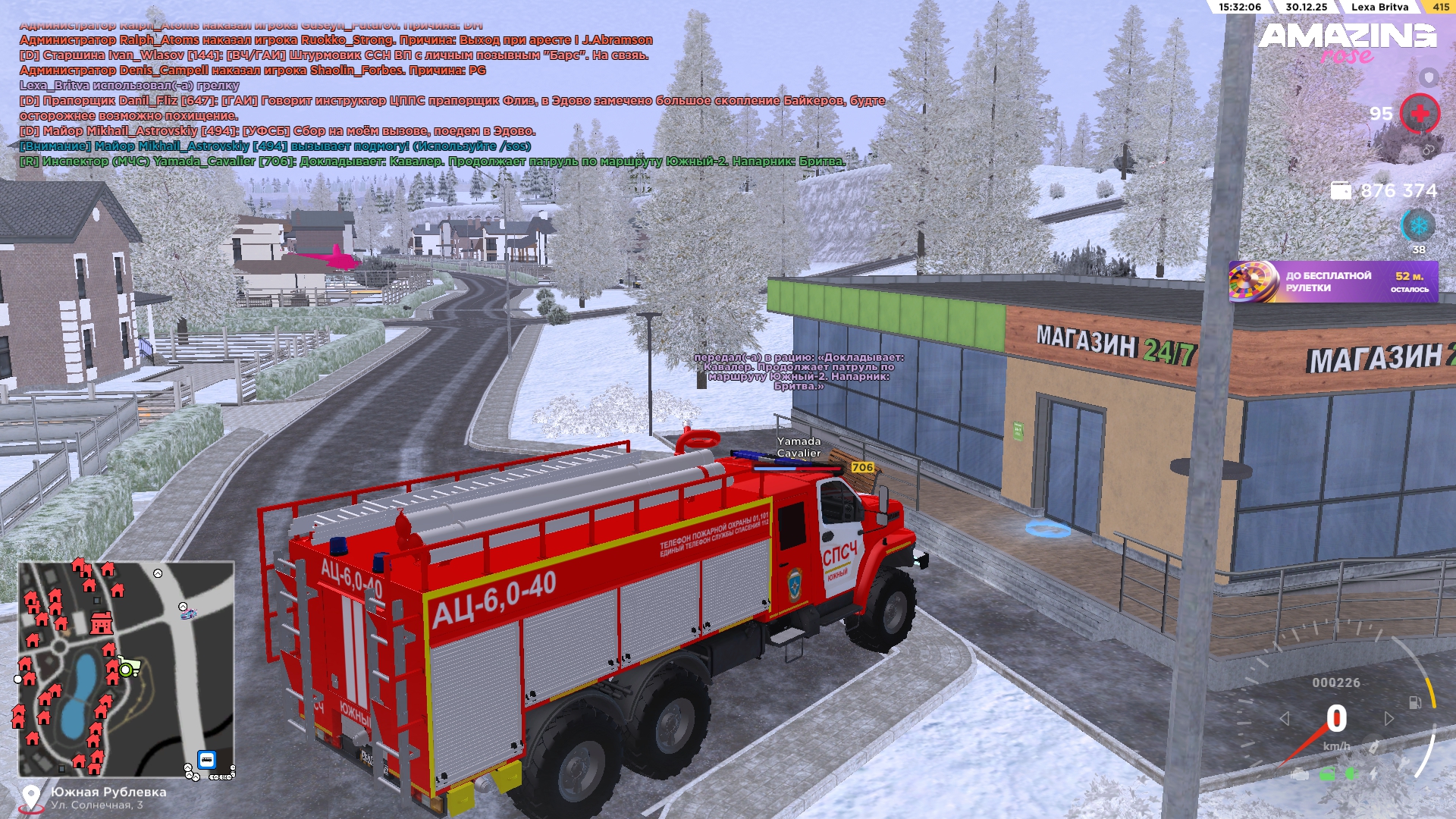Click the fuel pump gauge icon

click(x=1415, y=702)
